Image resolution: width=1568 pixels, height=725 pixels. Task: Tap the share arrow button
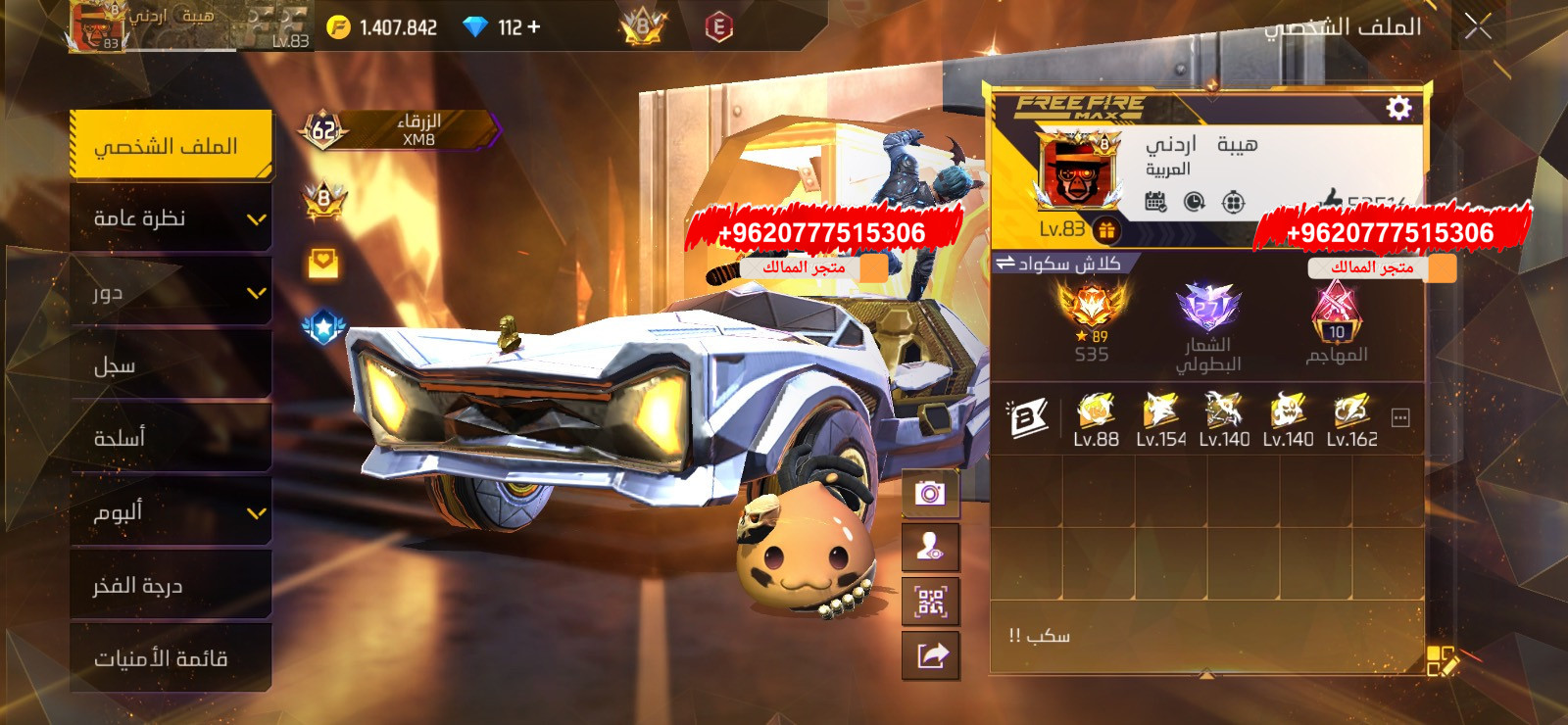930,654
